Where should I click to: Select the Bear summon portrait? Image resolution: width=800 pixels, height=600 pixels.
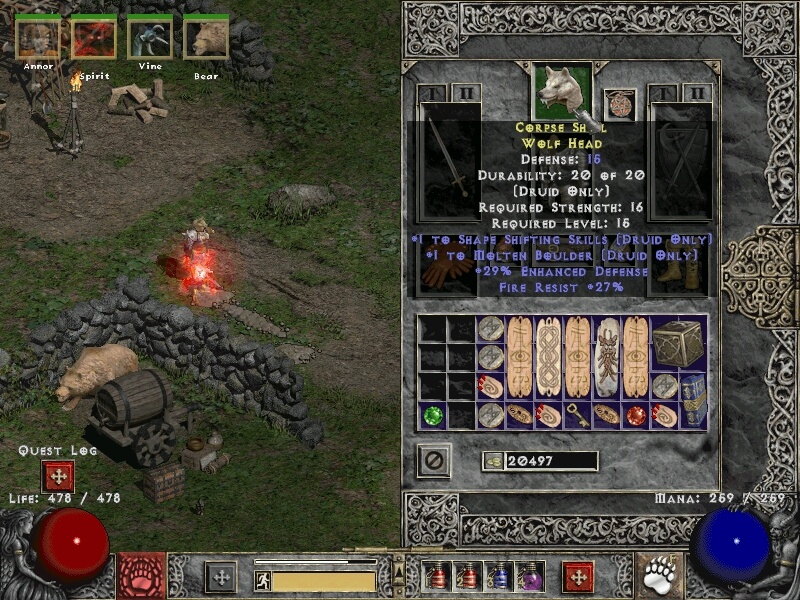pyautogui.click(x=206, y=38)
